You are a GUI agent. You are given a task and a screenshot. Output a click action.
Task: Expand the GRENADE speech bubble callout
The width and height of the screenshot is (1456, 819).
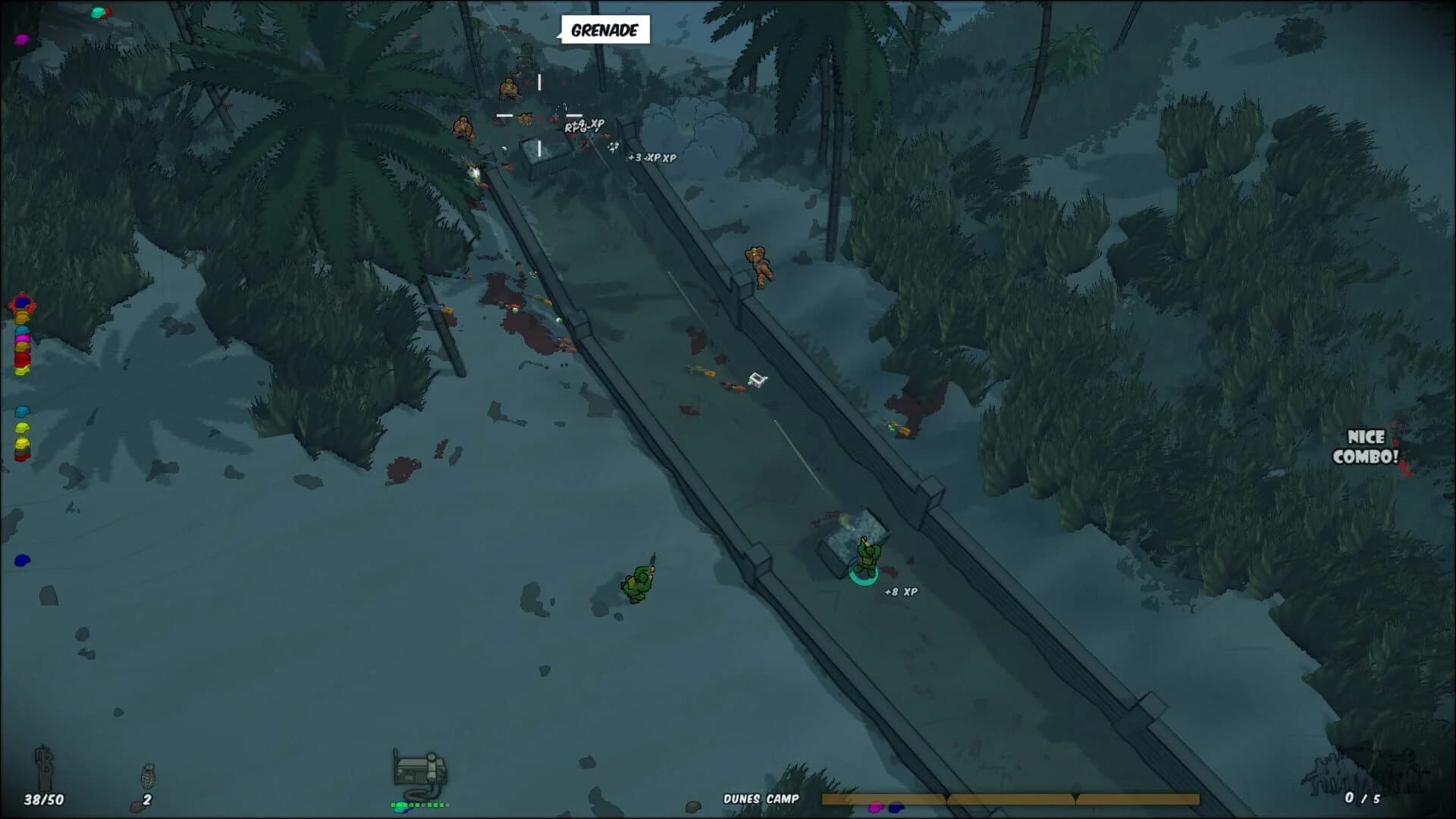(x=604, y=30)
